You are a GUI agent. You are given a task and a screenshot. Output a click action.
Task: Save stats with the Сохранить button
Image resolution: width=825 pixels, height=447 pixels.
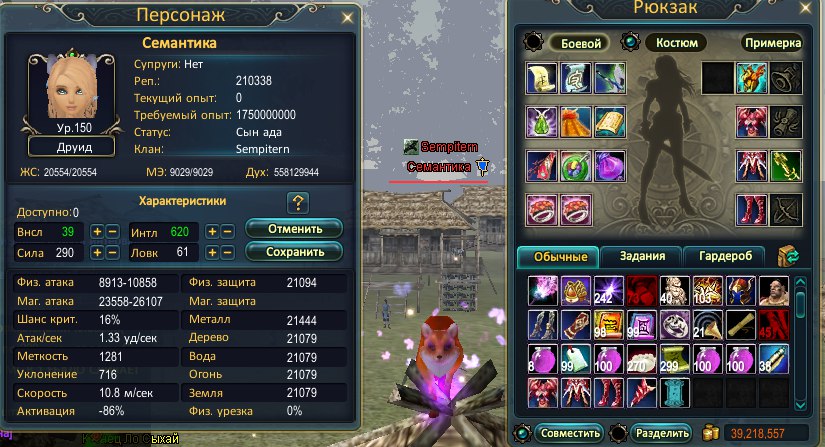294,252
